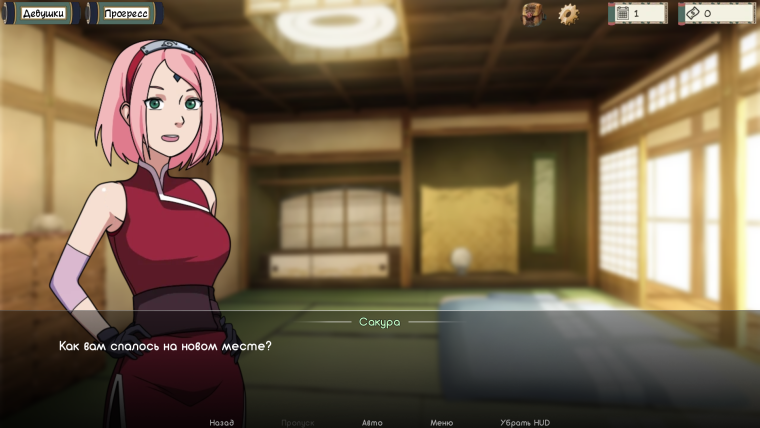Open settings via the gear icon

(x=568, y=14)
